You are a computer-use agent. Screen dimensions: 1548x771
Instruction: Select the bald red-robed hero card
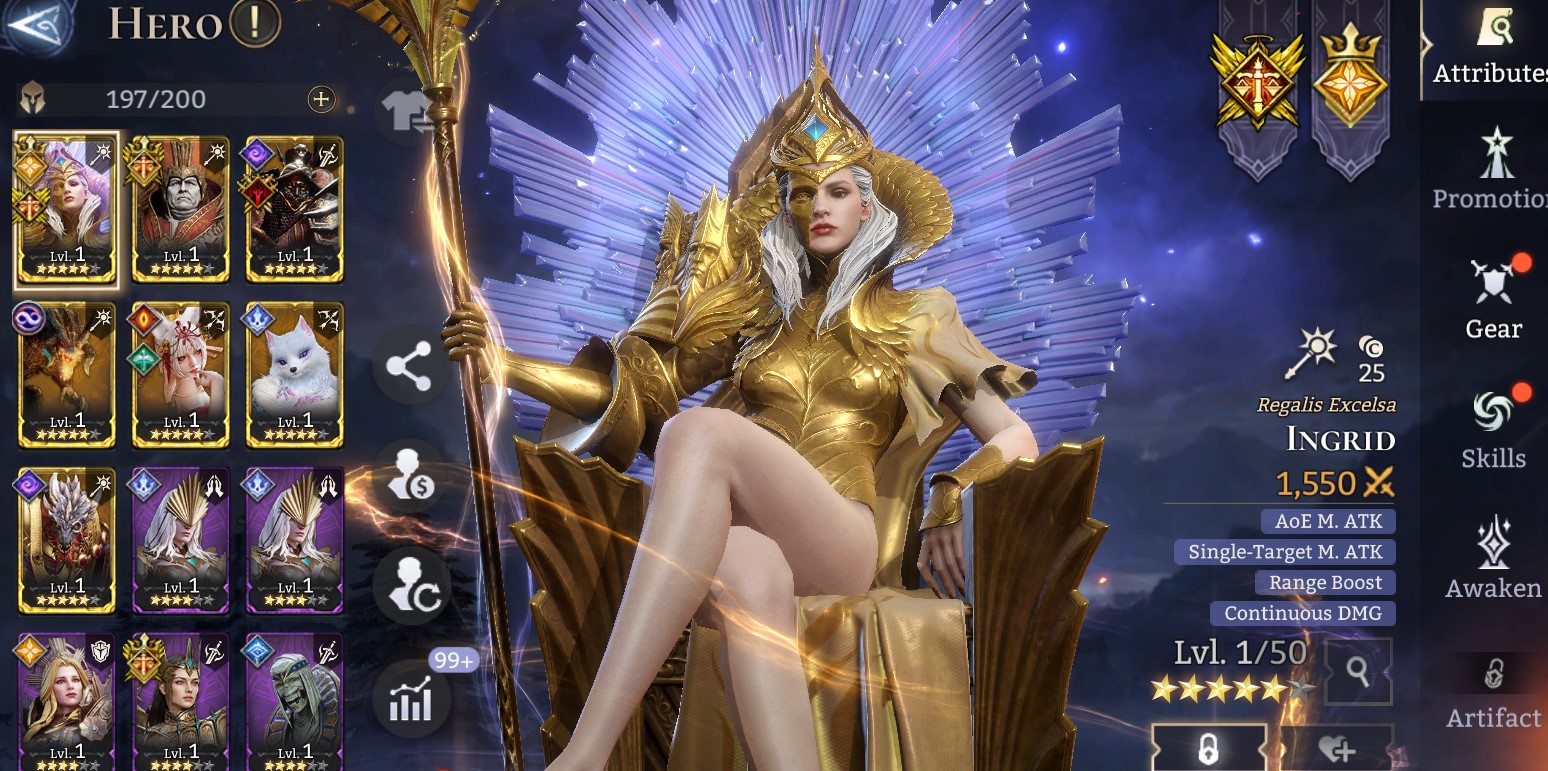[181, 209]
